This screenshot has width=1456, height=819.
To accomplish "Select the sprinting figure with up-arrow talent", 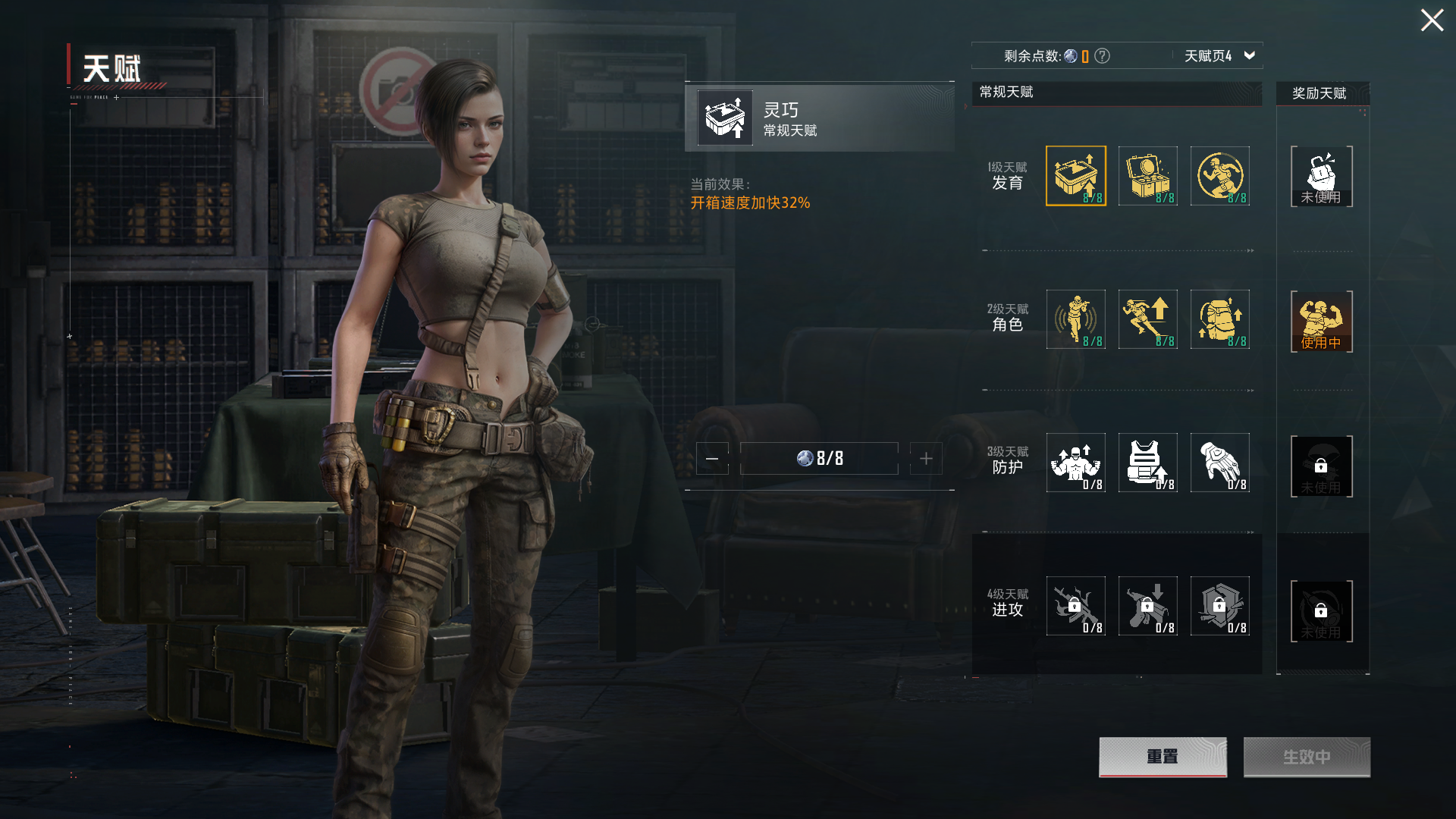I will coord(1147,319).
